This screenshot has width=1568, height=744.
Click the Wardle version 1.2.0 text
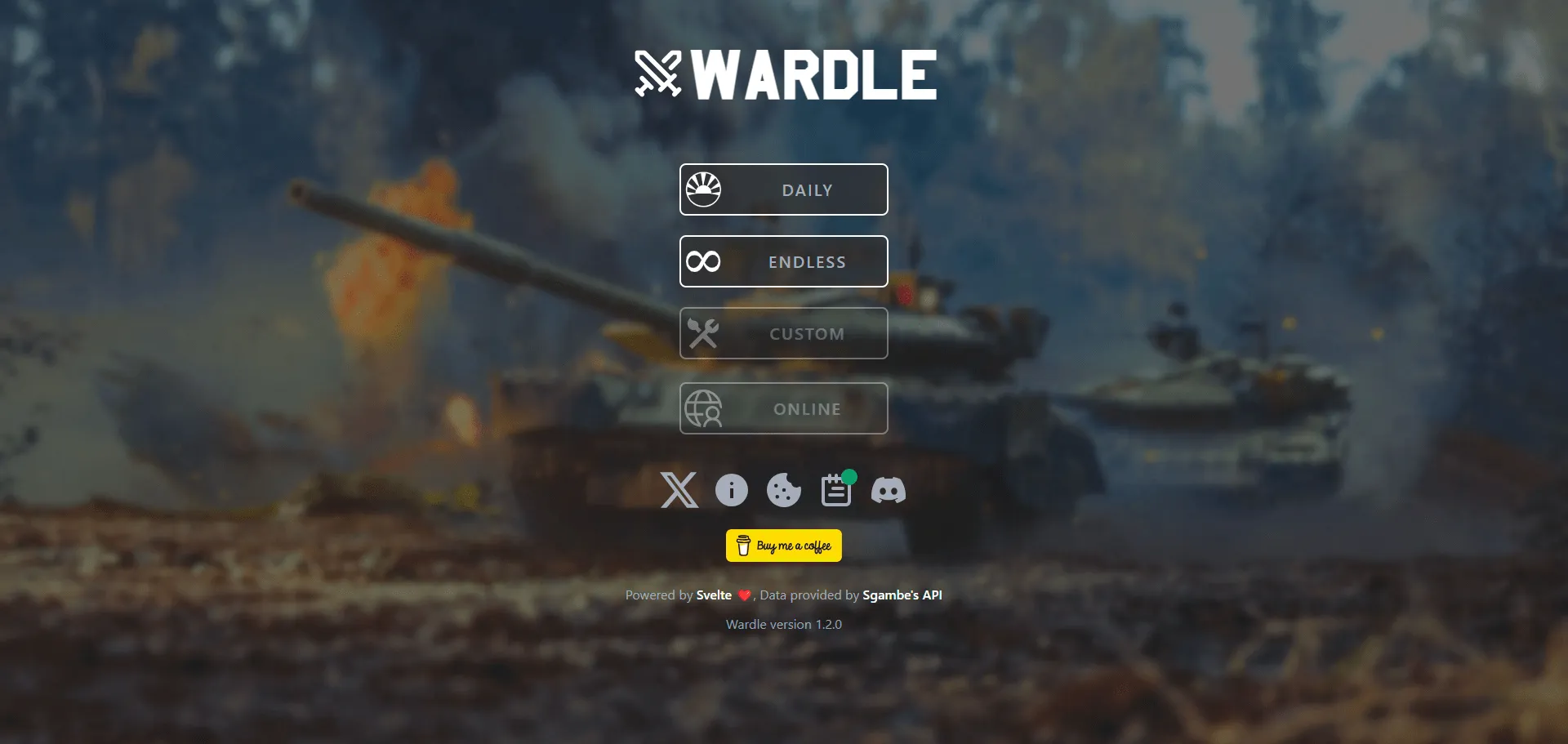pyautogui.click(x=783, y=625)
